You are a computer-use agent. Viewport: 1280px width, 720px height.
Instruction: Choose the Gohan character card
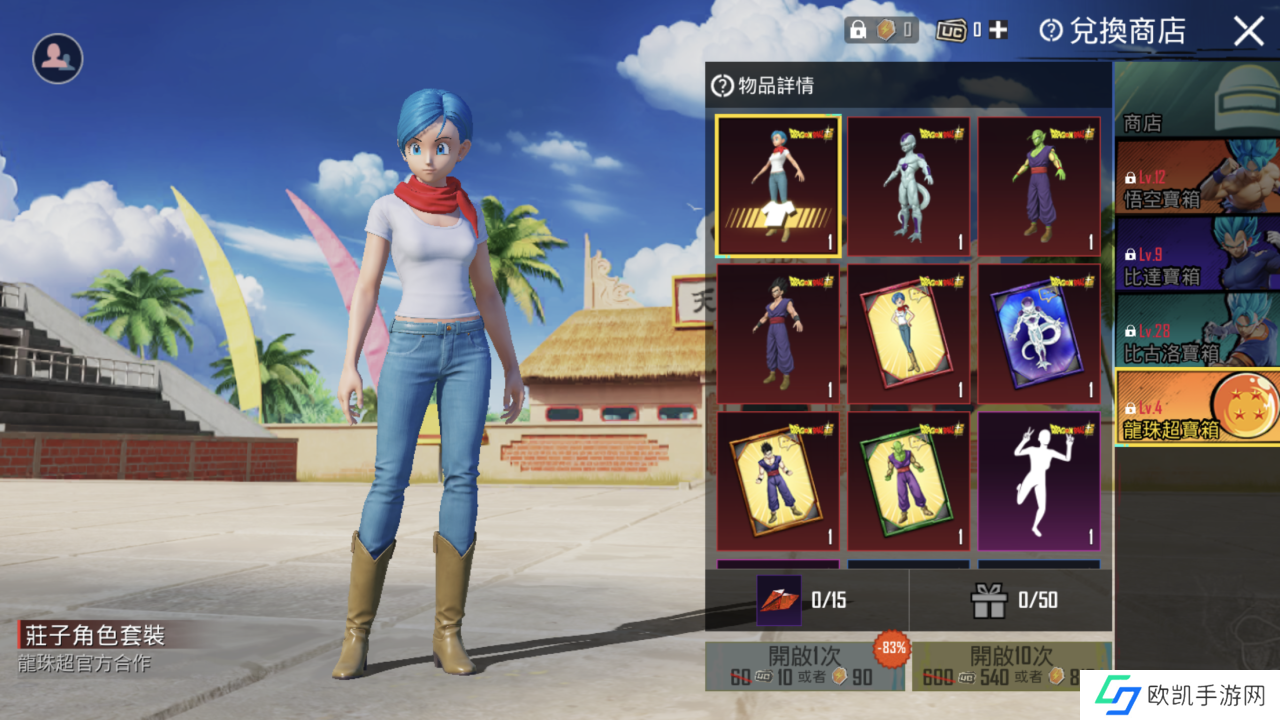pyautogui.click(x=778, y=481)
